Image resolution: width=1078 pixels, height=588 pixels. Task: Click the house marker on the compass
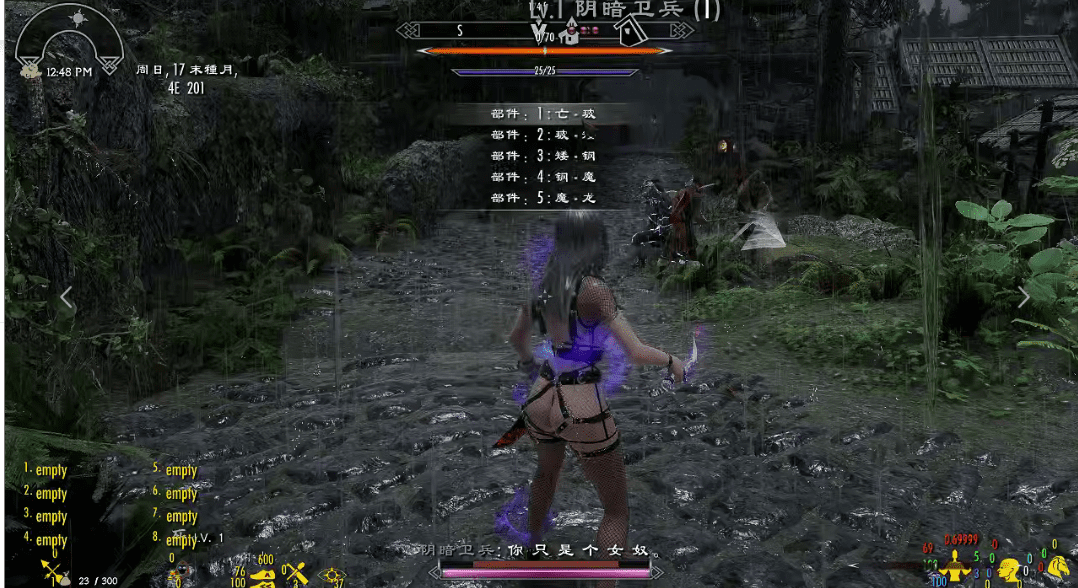pyautogui.click(x=629, y=35)
